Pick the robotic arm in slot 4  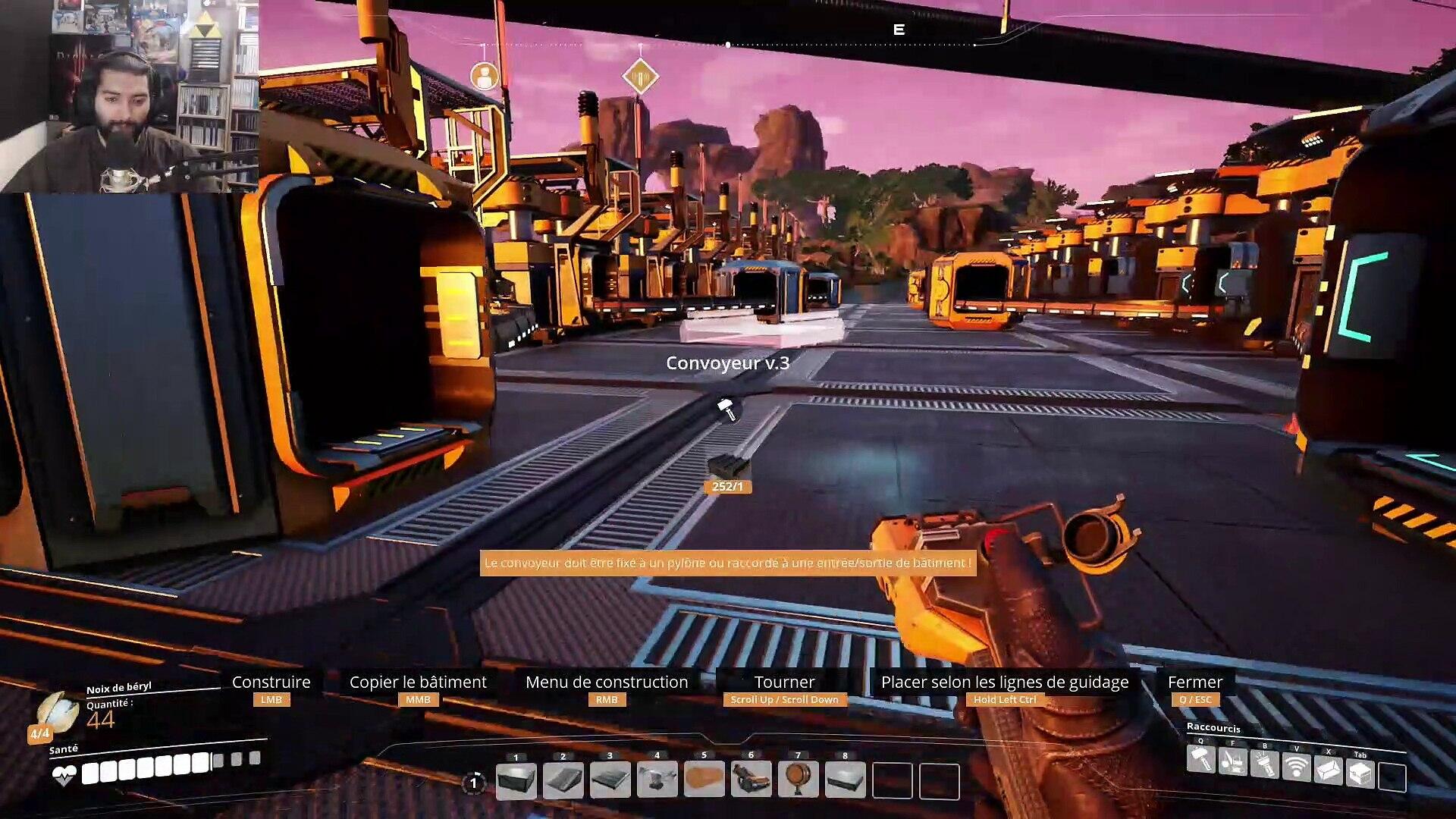(657, 780)
